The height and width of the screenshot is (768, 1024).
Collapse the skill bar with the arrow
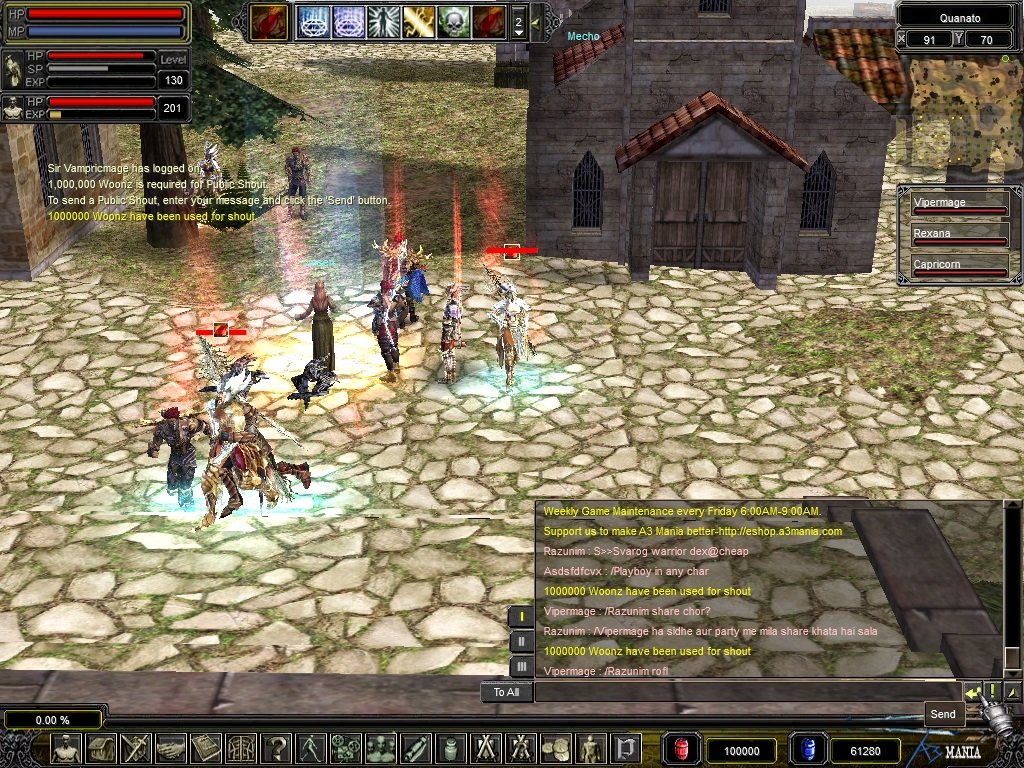click(x=536, y=21)
